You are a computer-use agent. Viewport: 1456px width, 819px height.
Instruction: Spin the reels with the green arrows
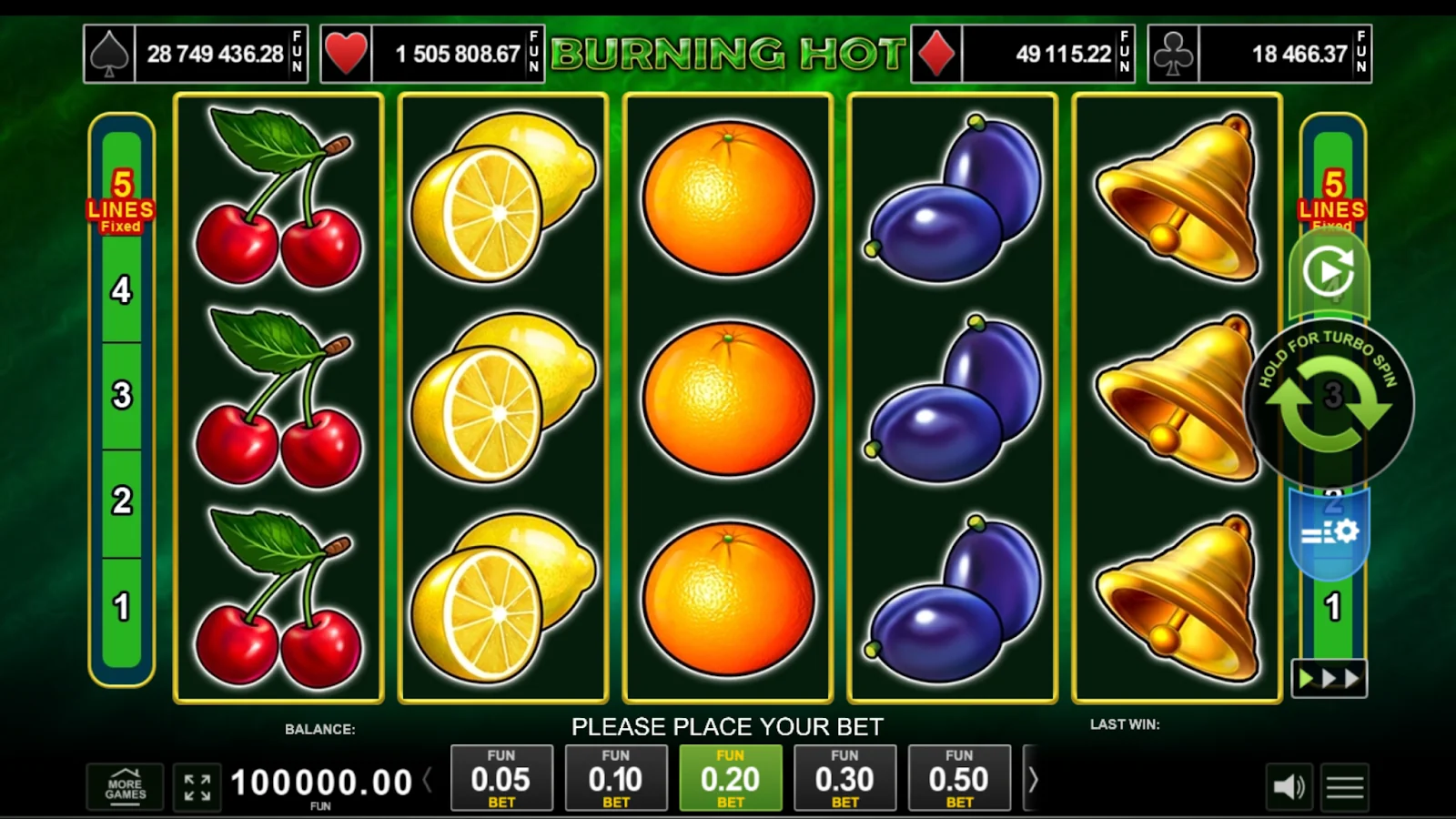click(x=1329, y=402)
